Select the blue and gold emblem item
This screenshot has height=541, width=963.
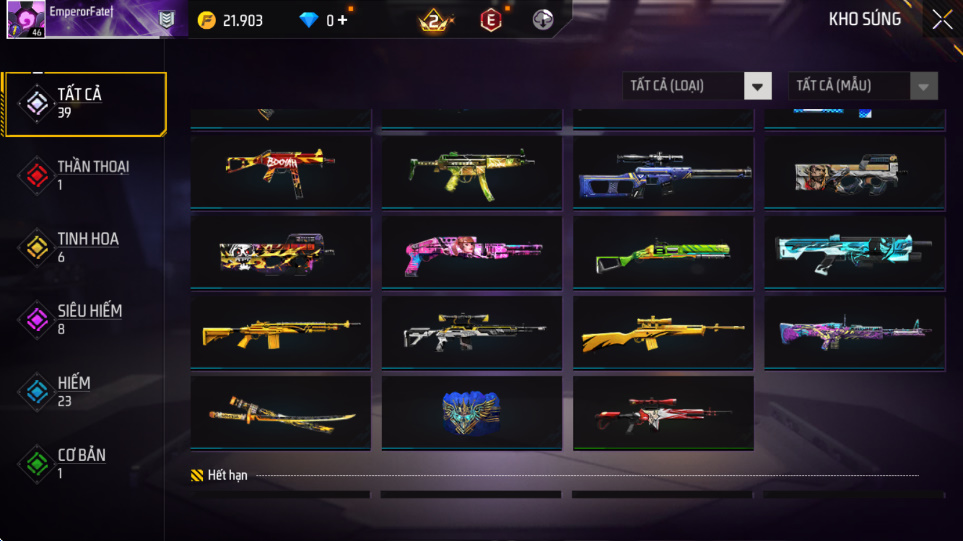pyautogui.click(x=471, y=412)
